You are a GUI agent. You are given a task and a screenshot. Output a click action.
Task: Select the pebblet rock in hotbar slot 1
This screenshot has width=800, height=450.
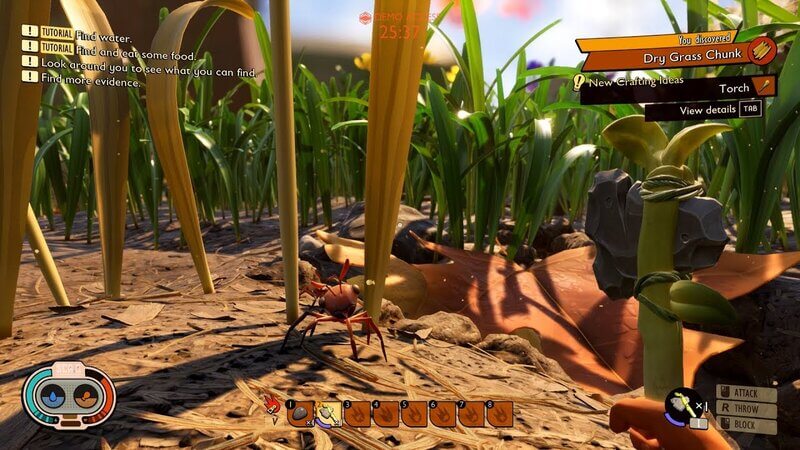(300, 413)
